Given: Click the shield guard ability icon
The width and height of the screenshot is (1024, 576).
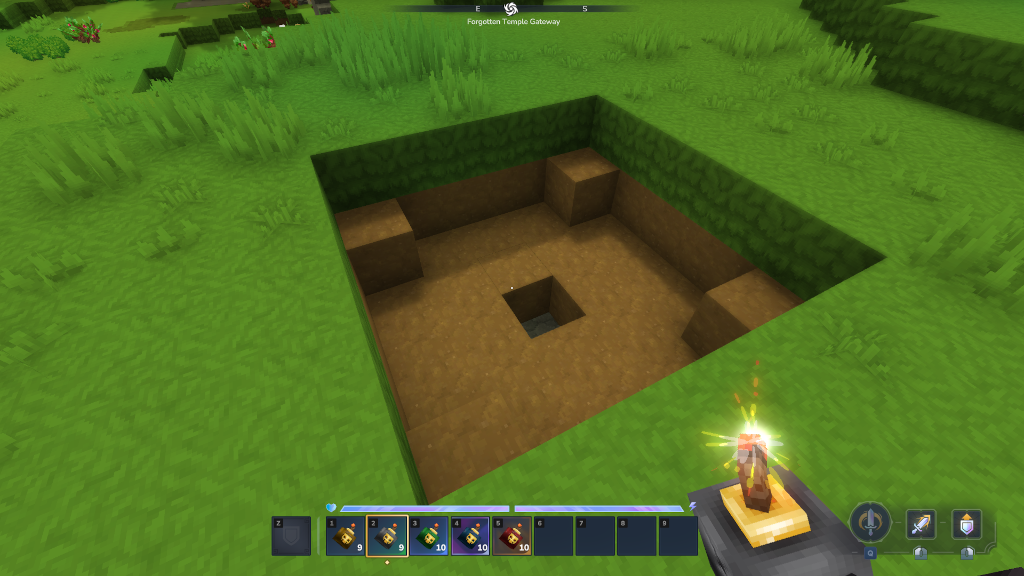Looking at the screenshot, I should tap(967, 524).
